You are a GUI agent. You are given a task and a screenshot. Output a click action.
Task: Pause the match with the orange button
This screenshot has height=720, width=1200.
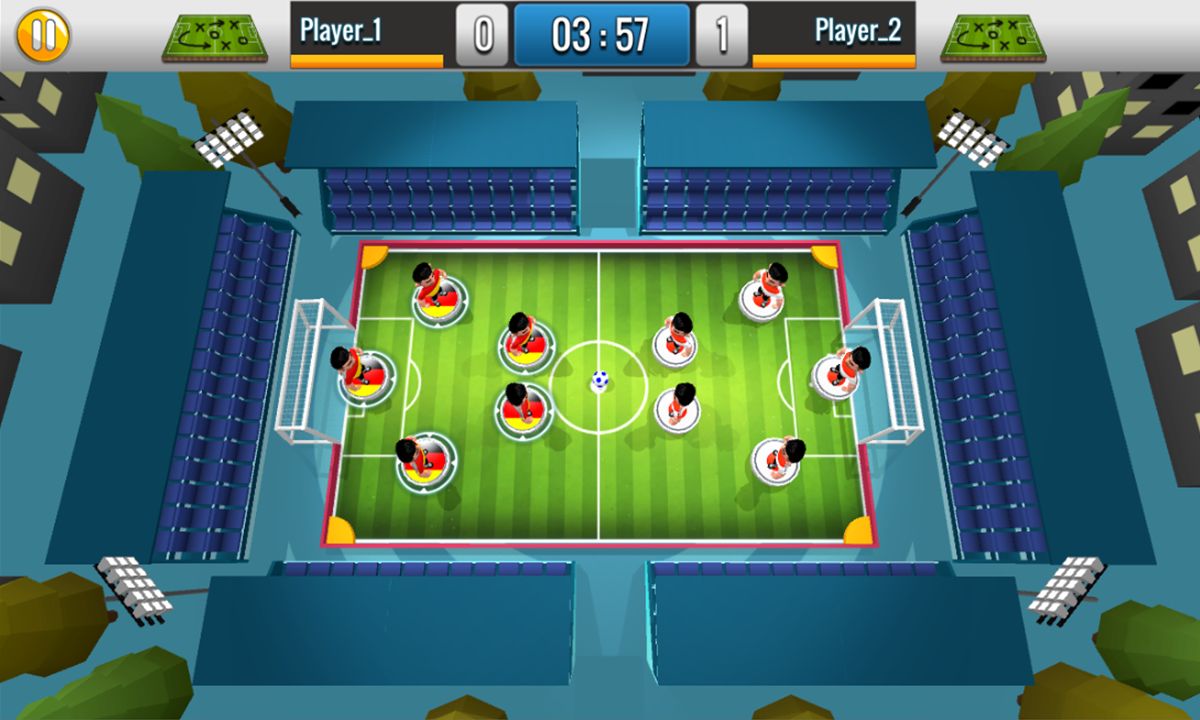point(42,35)
